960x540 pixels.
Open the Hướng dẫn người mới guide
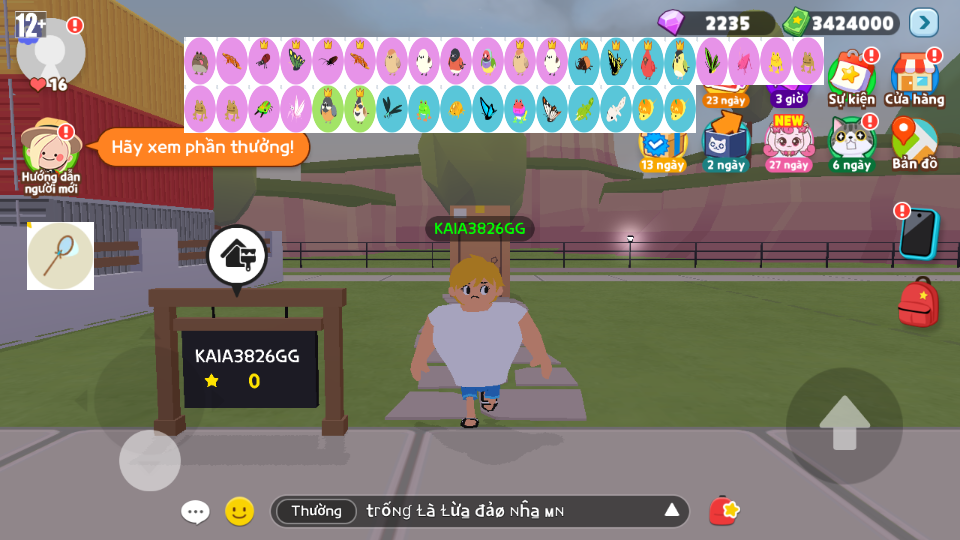point(50,150)
